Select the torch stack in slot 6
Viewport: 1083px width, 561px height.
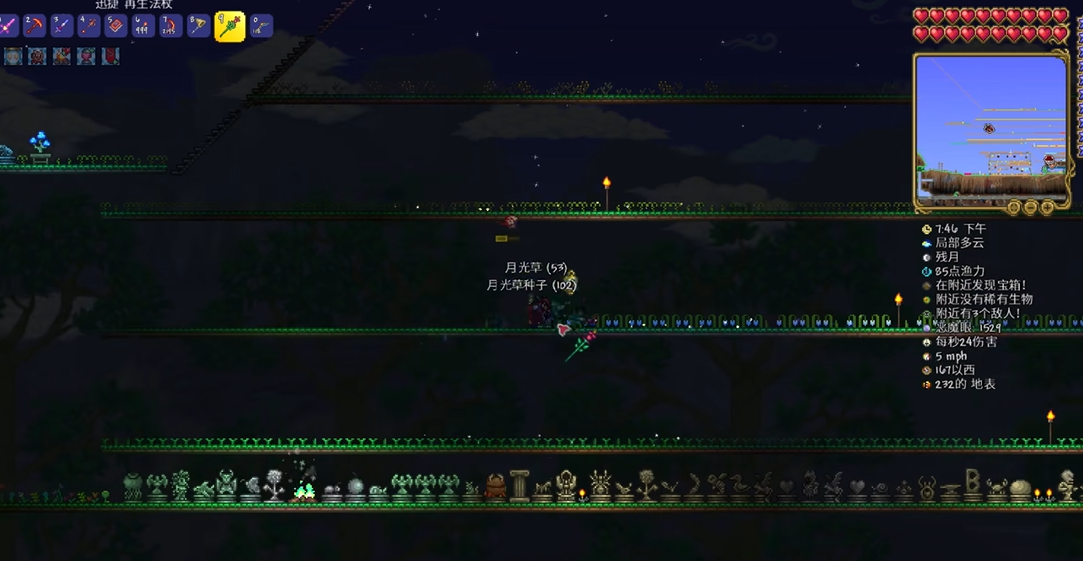tap(144, 25)
